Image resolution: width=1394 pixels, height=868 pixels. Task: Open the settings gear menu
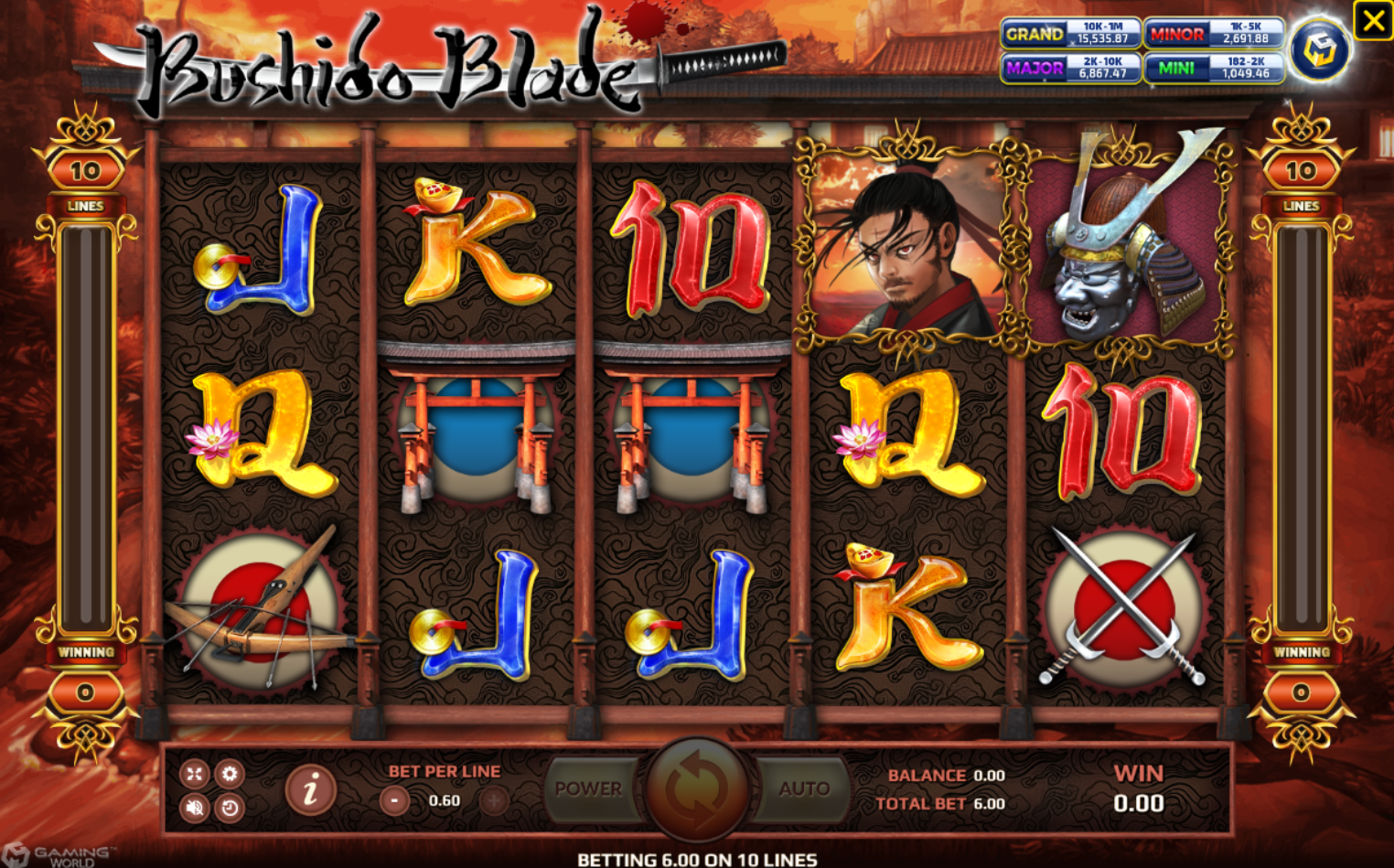(x=229, y=774)
